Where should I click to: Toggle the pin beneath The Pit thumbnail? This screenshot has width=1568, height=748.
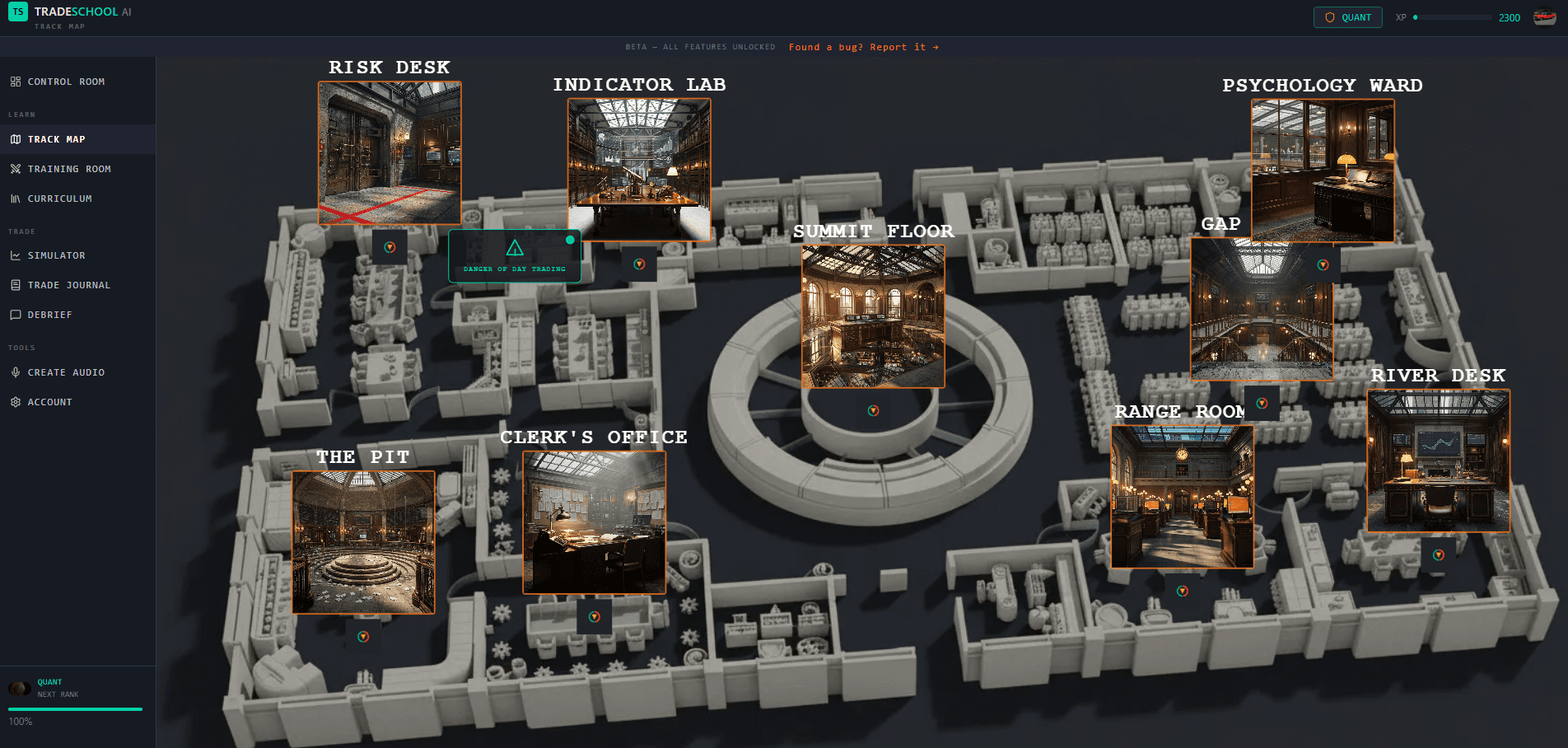pos(363,636)
